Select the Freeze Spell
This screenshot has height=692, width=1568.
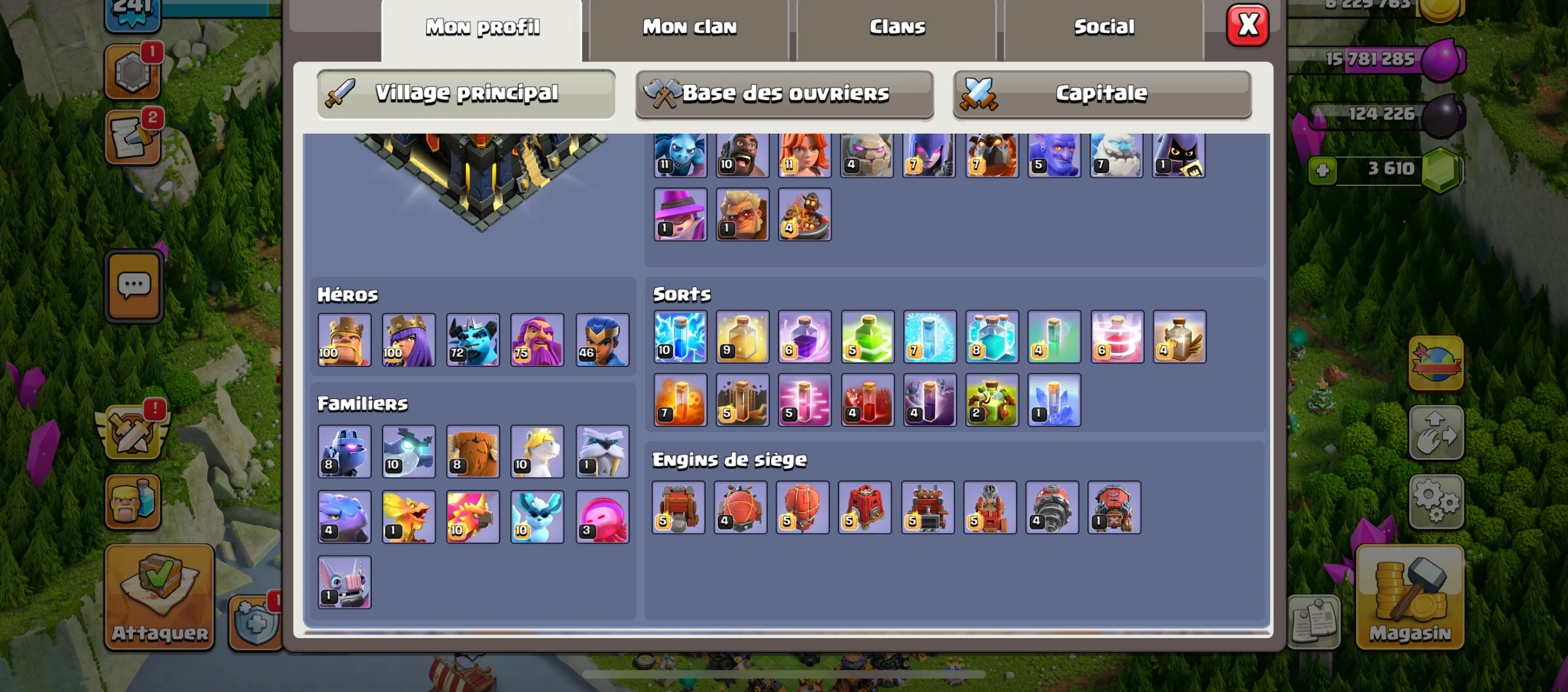(x=929, y=336)
